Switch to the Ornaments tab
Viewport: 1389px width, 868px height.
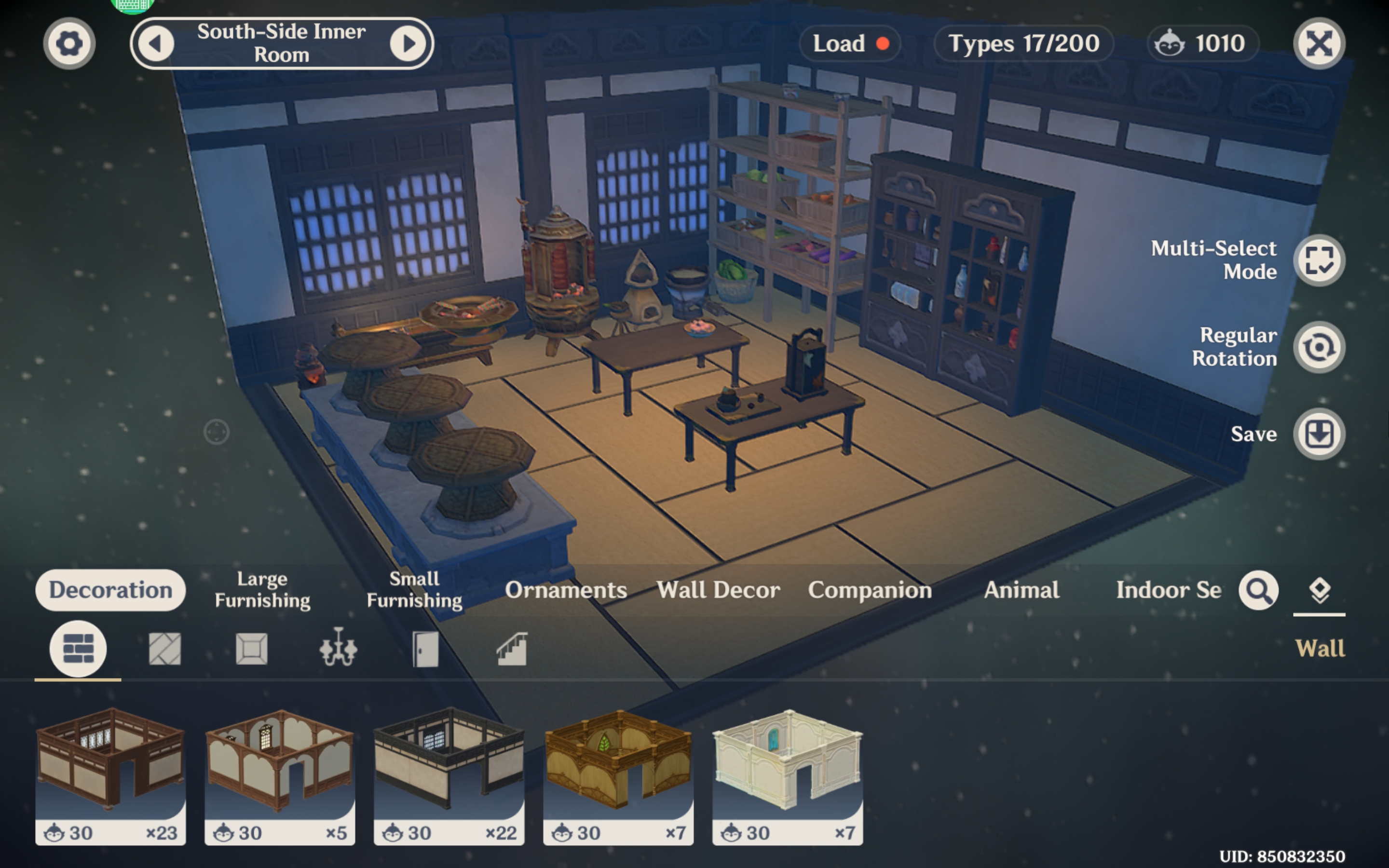[x=566, y=590]
